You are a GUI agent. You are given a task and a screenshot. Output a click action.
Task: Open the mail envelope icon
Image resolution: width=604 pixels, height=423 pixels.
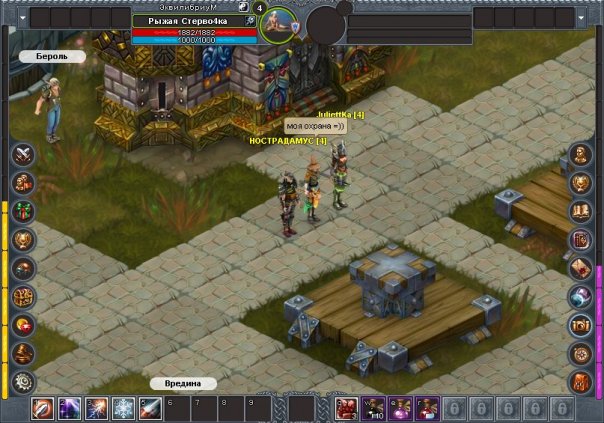[x=581, y=268]
